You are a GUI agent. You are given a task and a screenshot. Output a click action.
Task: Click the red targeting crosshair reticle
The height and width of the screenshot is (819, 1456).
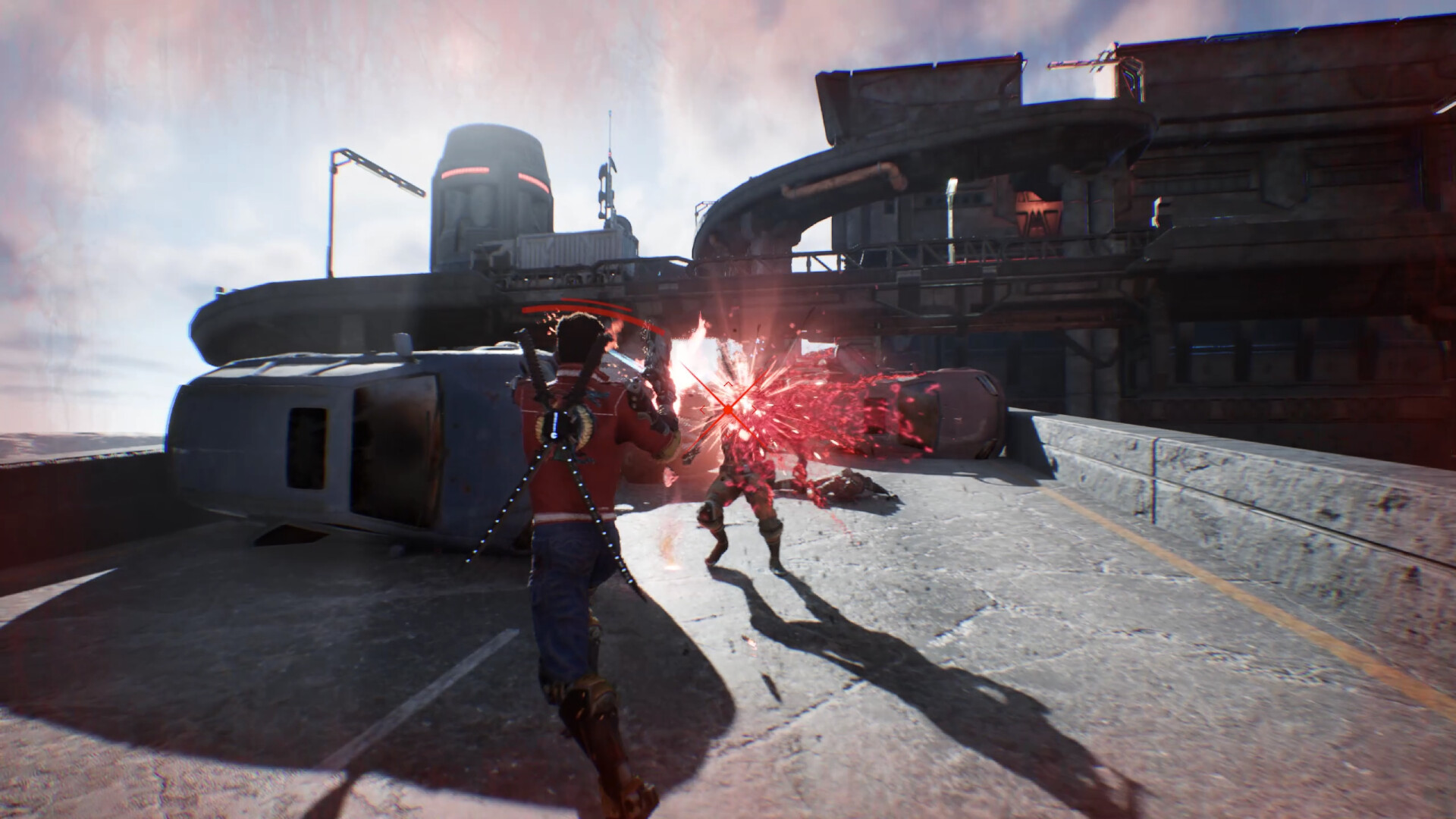tap(728, 409)
